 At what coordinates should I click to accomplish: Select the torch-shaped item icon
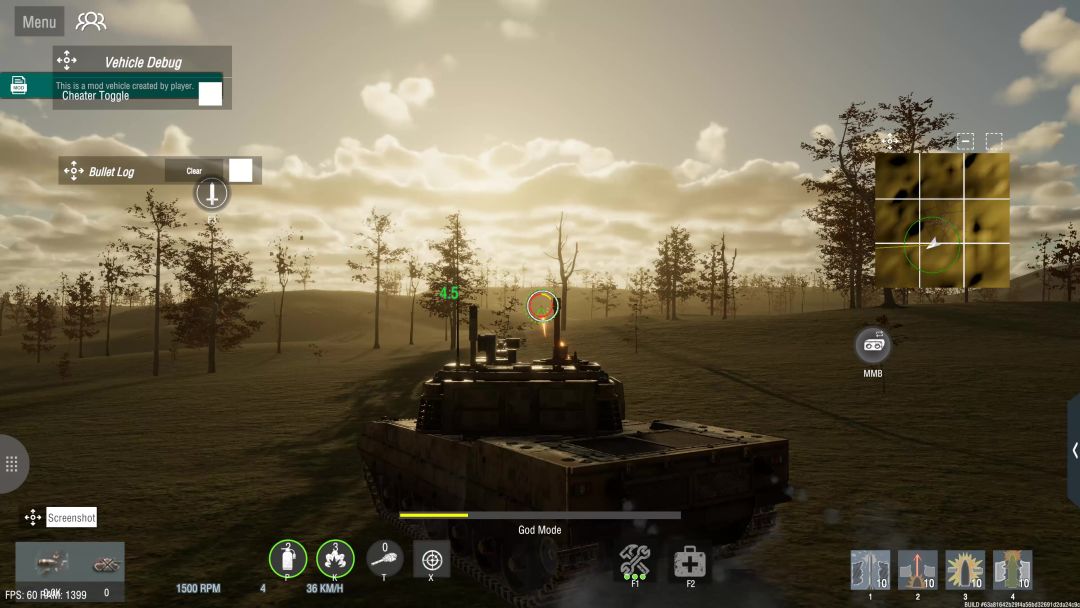[x=385, y=558]
